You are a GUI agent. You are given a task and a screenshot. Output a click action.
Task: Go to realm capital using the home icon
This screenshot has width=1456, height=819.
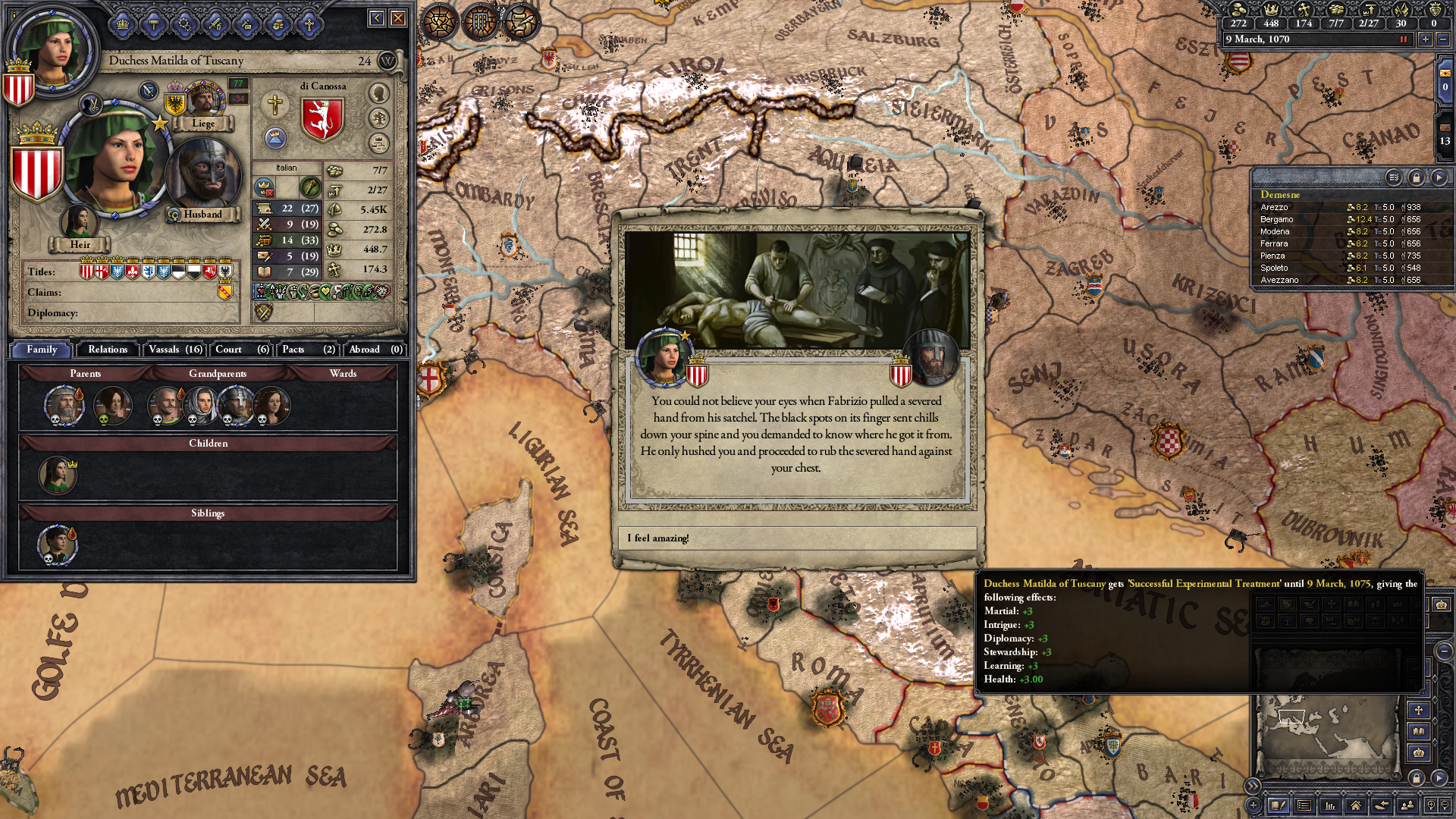coord(1357,805)
